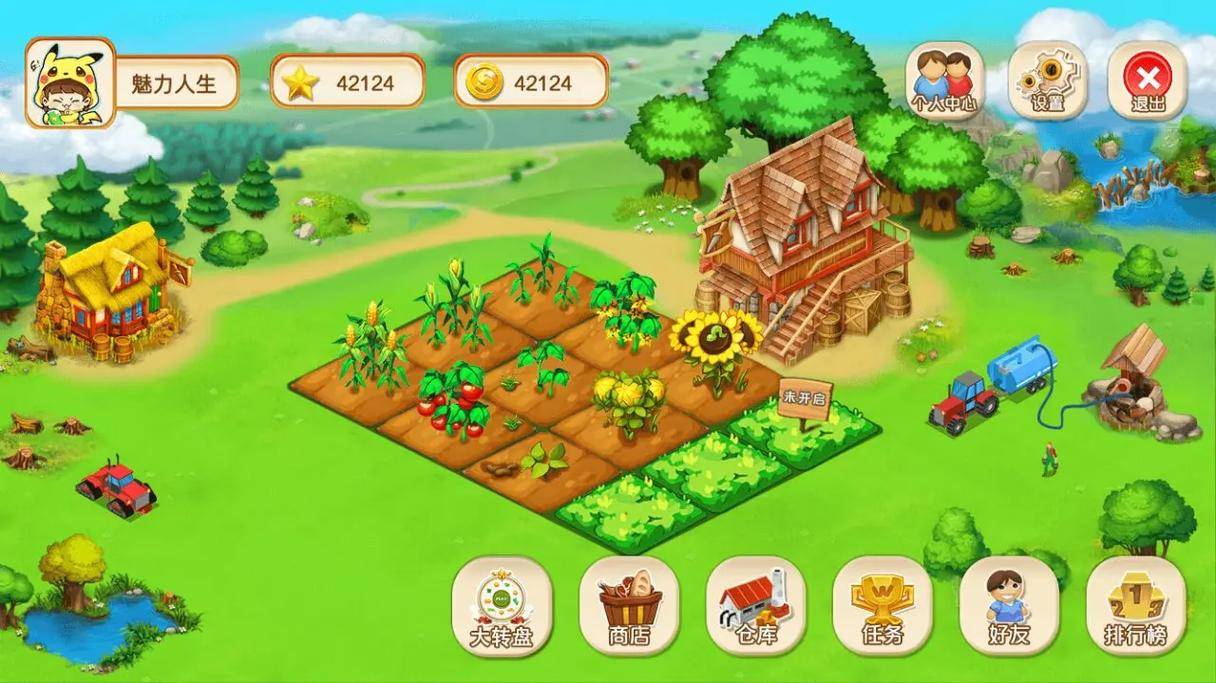Click the 未开启 locked plot sign
Image resolution: width=1216 pixels, height=683 pixels.
(x=804, y=398)
